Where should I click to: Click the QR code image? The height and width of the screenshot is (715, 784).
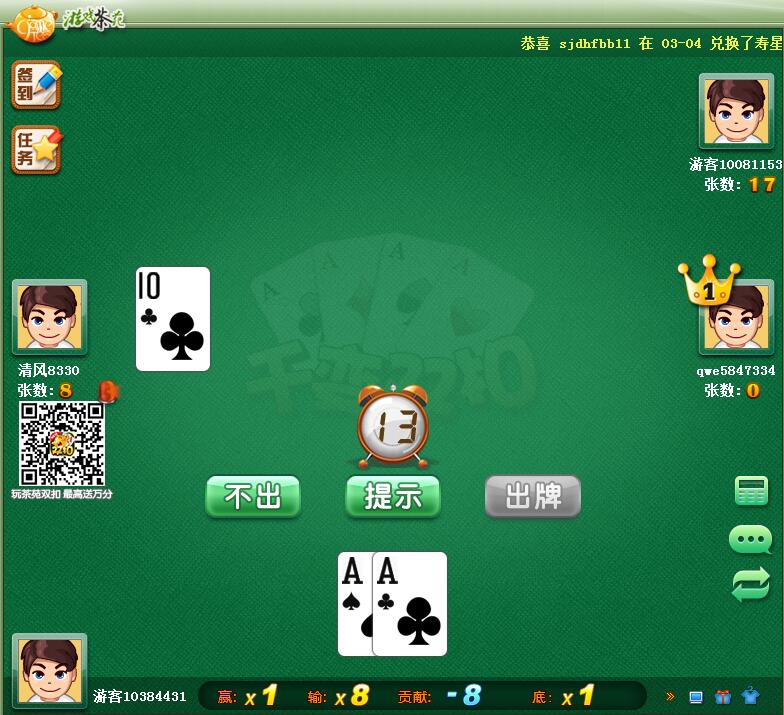click(62, 444)
